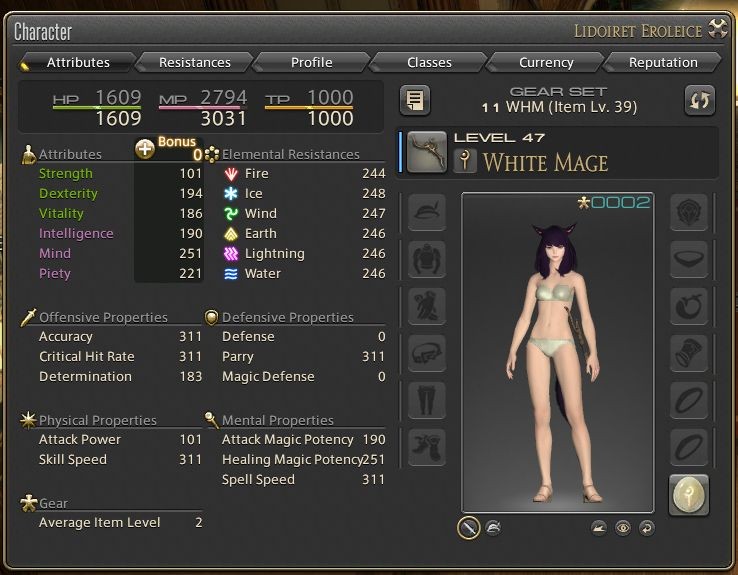
Task: Show the Classes tab
Action: [x=429, y=62]
